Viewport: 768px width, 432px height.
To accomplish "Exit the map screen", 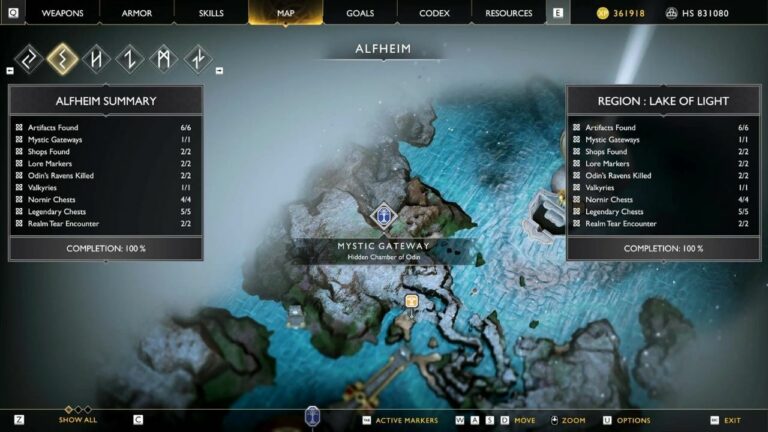I will [x=732, y=420].
